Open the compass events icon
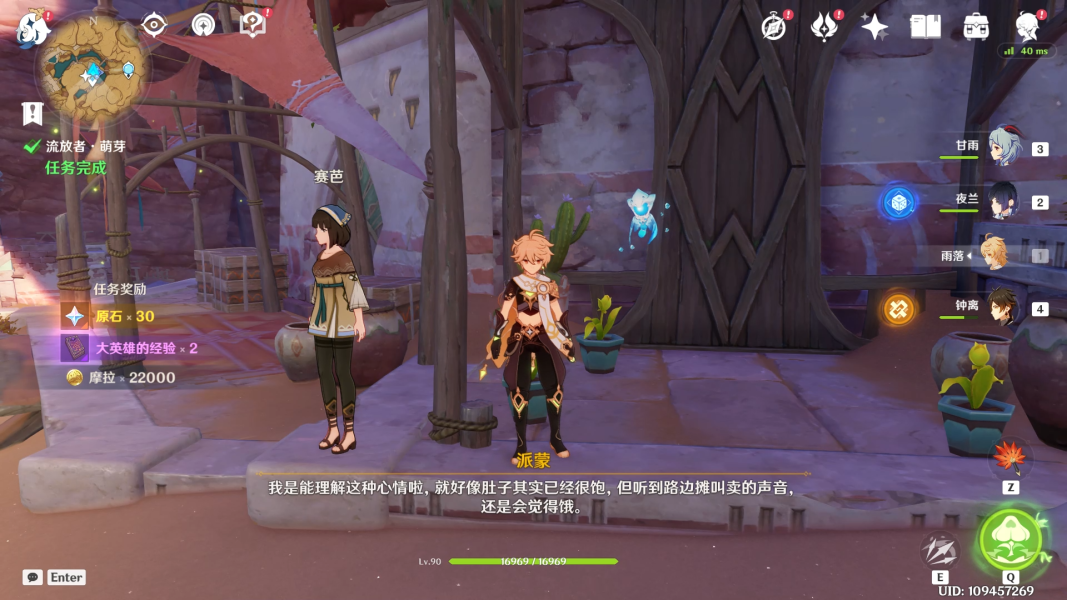Viewport: 1067px width, 600px height. click(x=773, y=27)
